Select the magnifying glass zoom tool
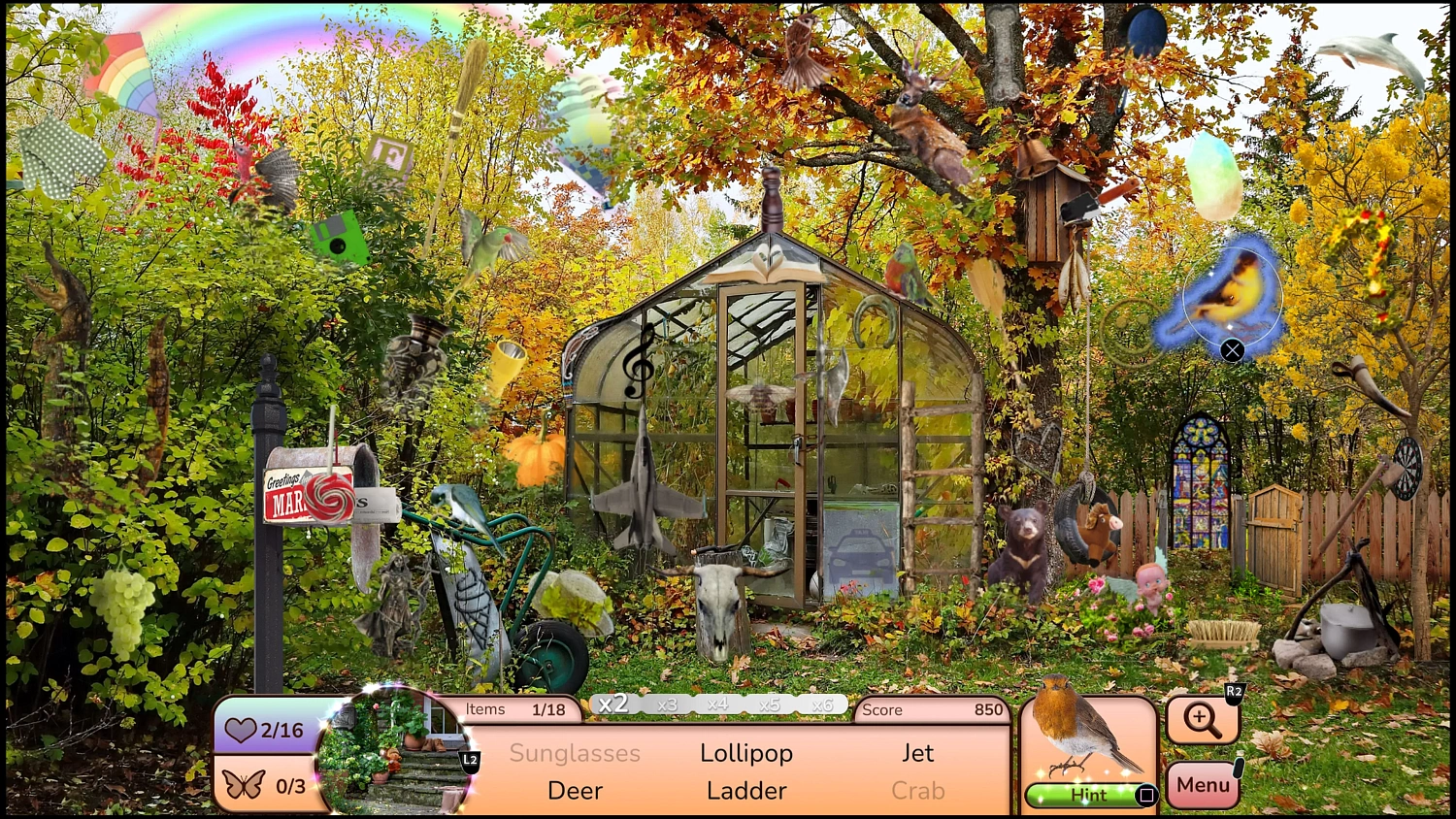 pos(1202,720)
